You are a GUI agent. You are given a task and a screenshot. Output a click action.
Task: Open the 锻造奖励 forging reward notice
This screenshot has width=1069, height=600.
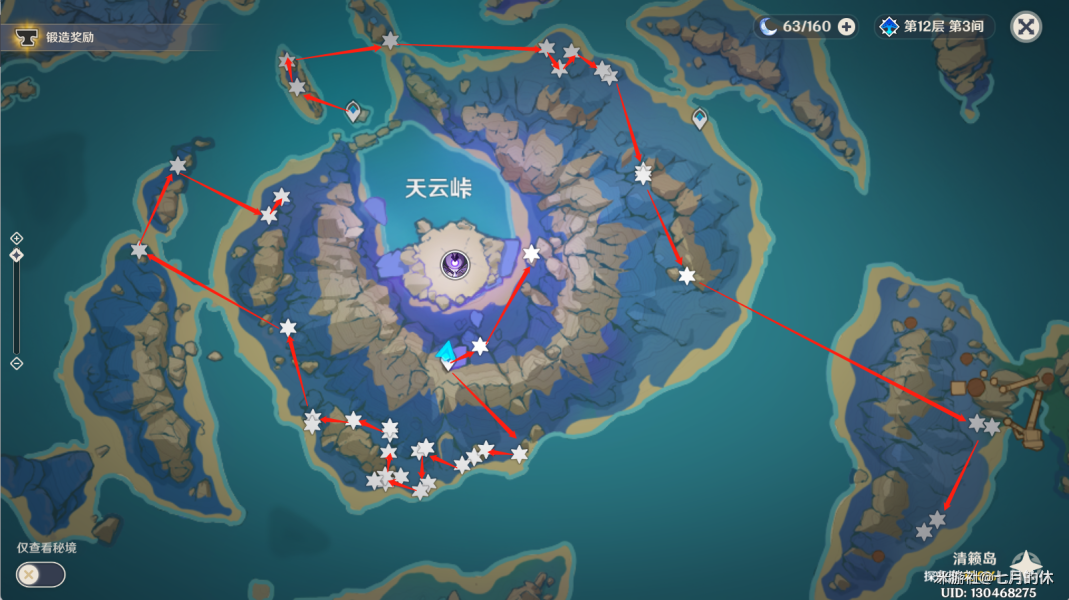70,37
